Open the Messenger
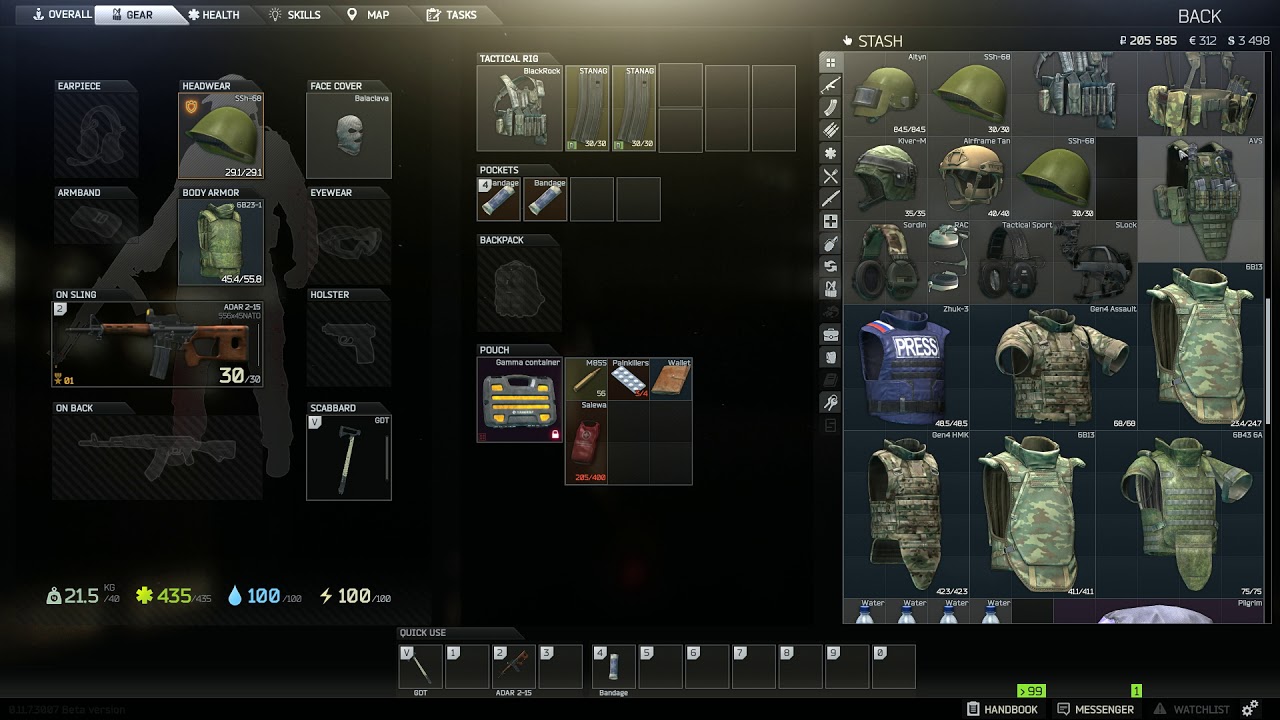1280x720 pixels. click(x=1095, y=709)
